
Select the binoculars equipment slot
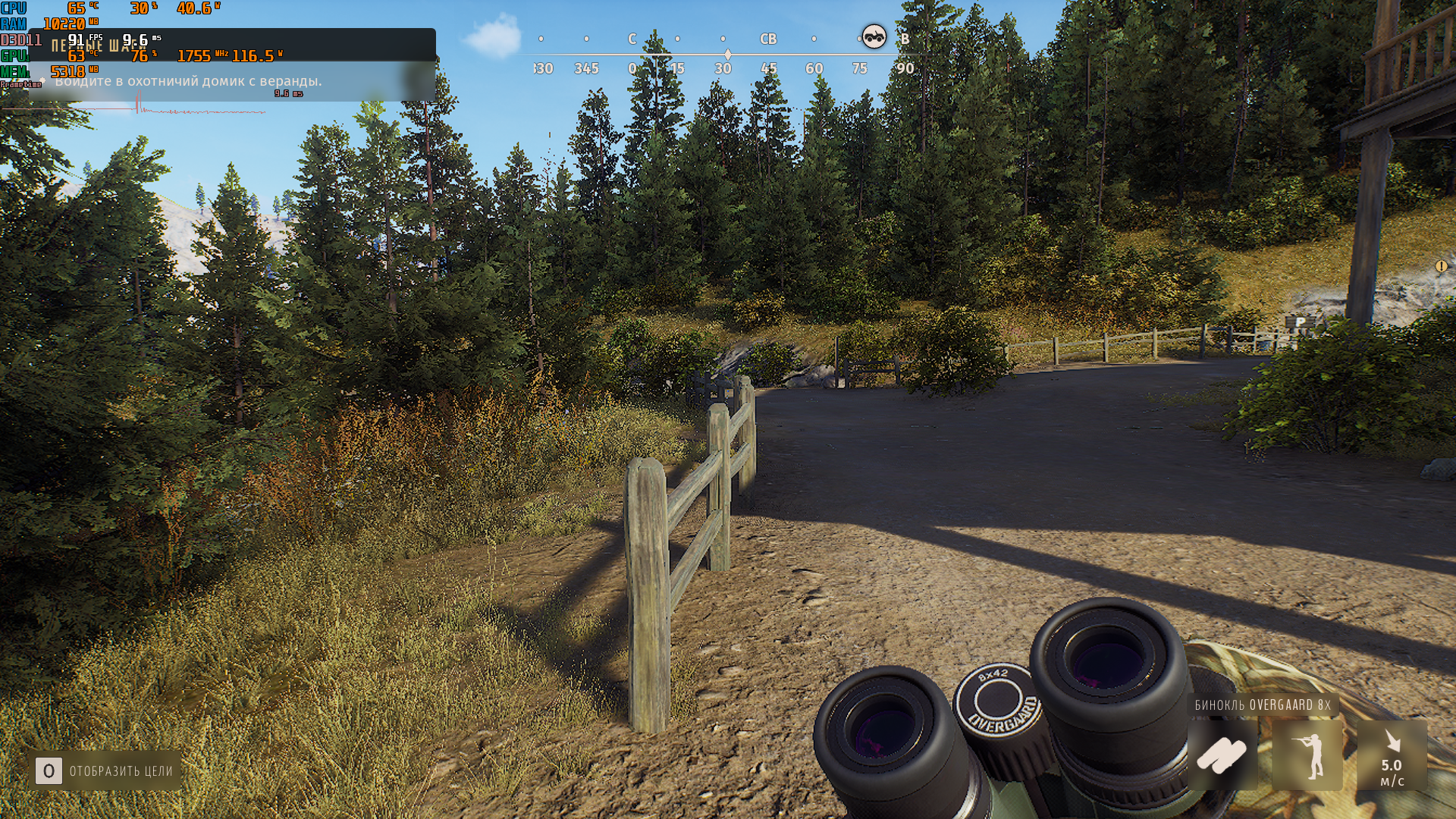(1222, 755)
